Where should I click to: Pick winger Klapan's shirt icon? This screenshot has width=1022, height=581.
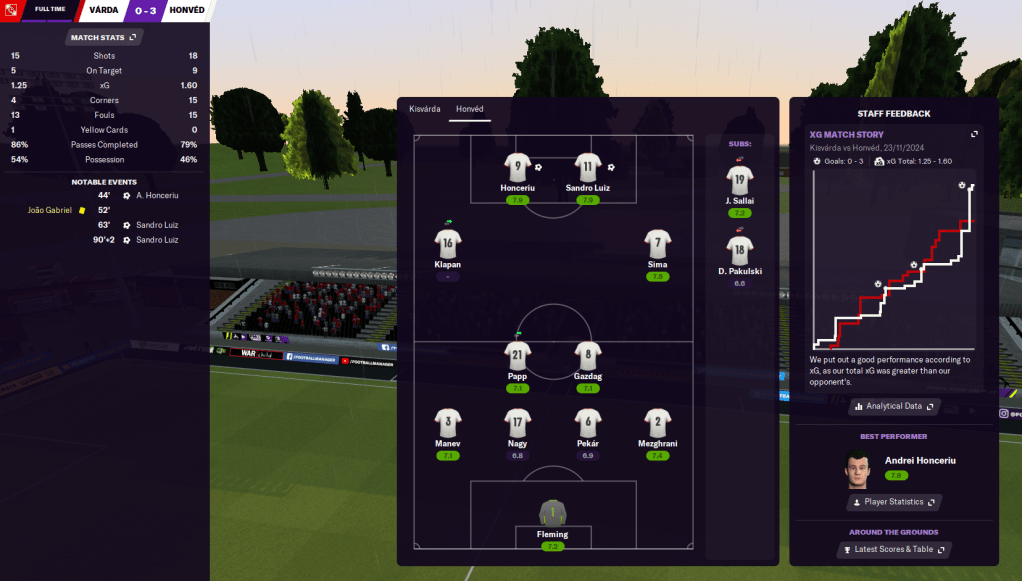pyautogui.click(x=447, y=243)
